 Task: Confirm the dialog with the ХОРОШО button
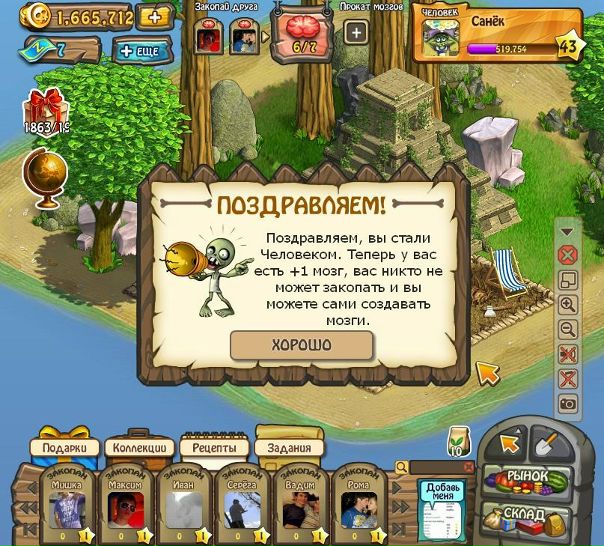click(x=301, y=345)
